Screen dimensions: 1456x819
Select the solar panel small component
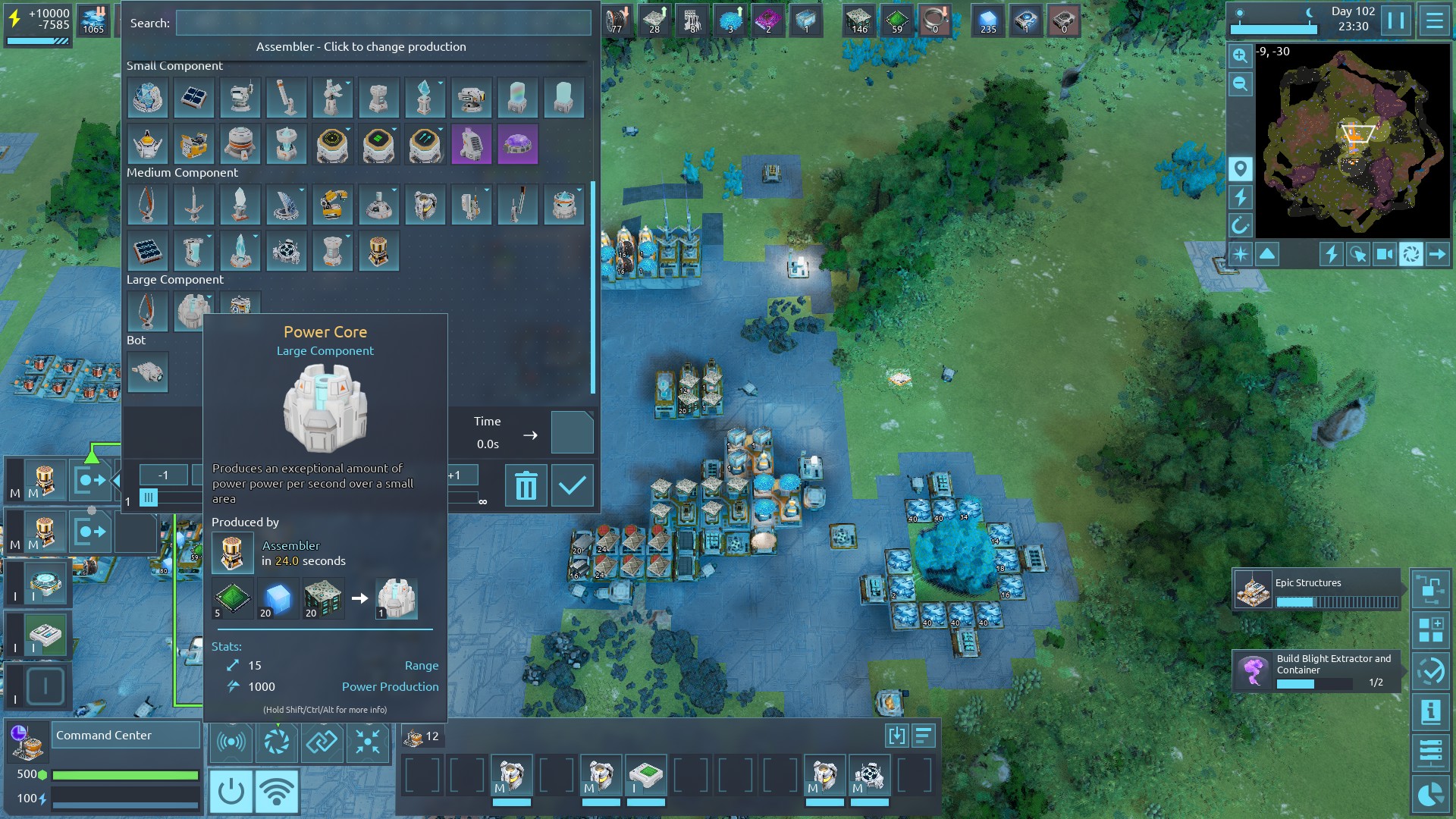tap(193, 98)
